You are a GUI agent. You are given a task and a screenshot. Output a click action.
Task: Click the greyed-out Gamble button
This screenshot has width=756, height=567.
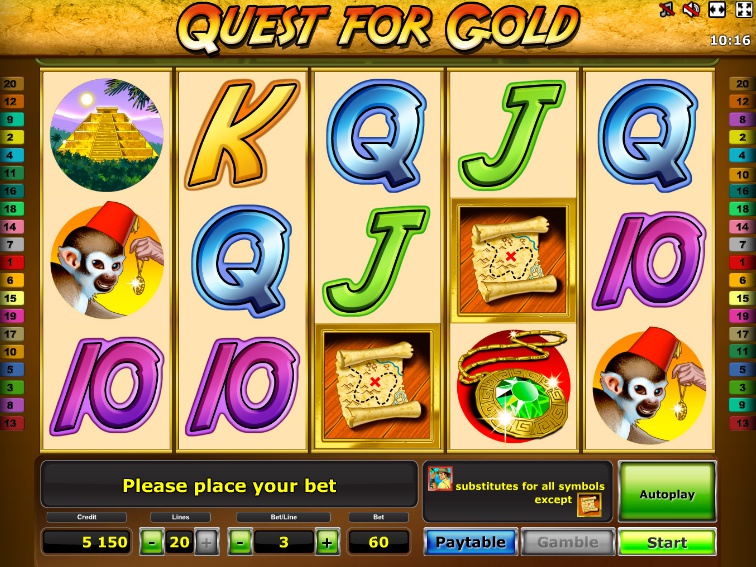point(567,542)
